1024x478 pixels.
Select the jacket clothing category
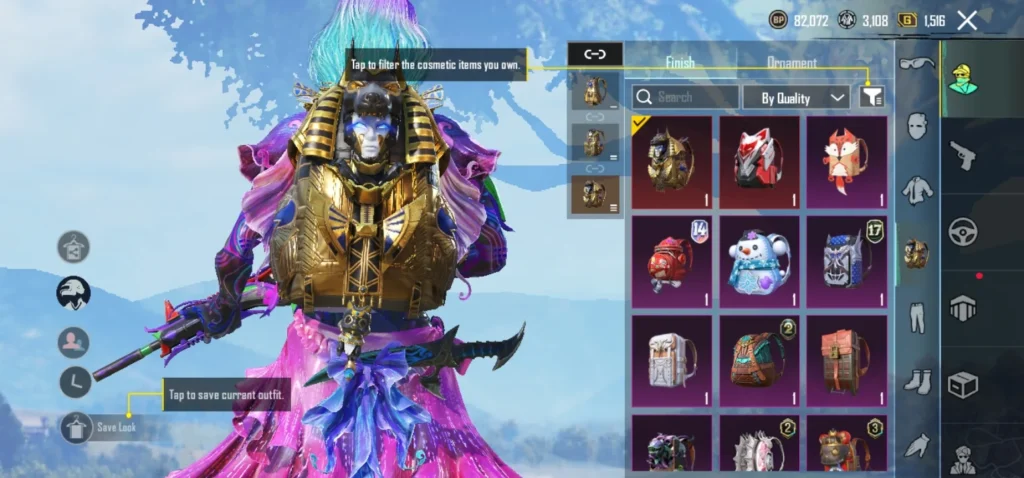(917, 189)
